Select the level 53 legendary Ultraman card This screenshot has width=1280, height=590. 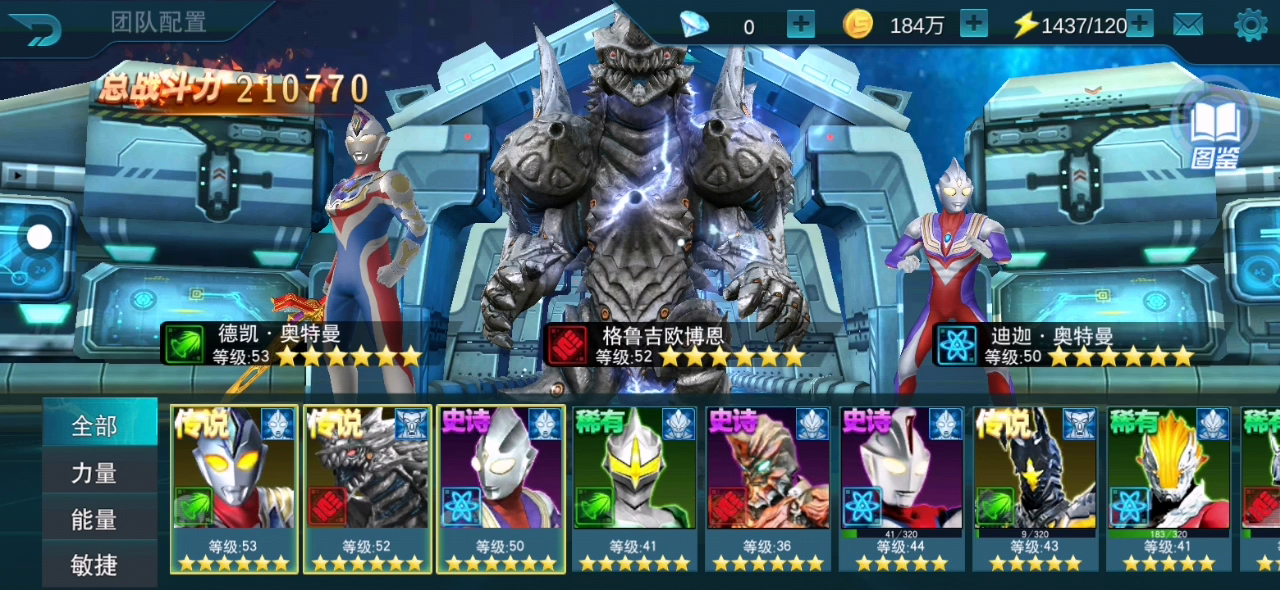click(235, 488)
